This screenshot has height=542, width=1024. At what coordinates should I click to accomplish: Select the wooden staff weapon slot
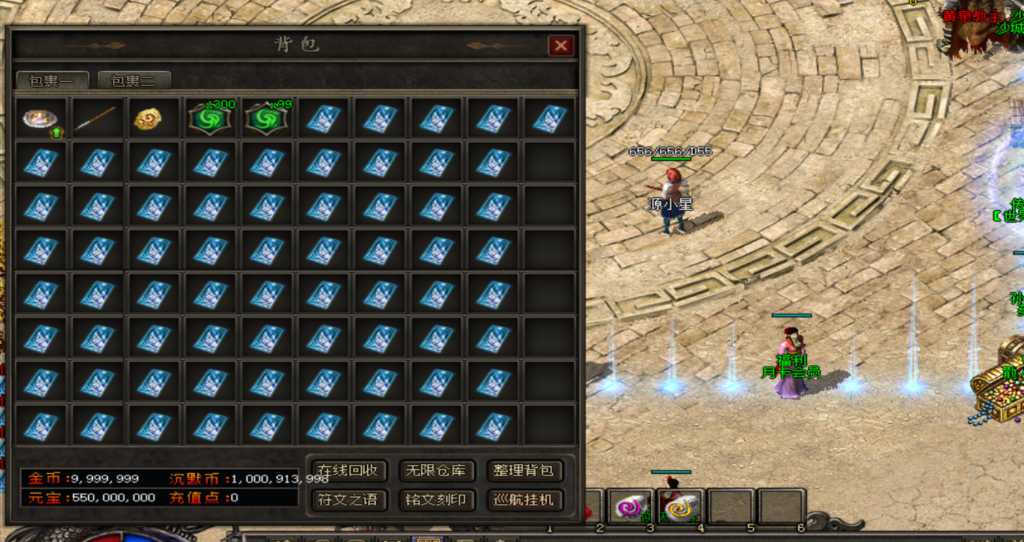click(x=96, y=119)
